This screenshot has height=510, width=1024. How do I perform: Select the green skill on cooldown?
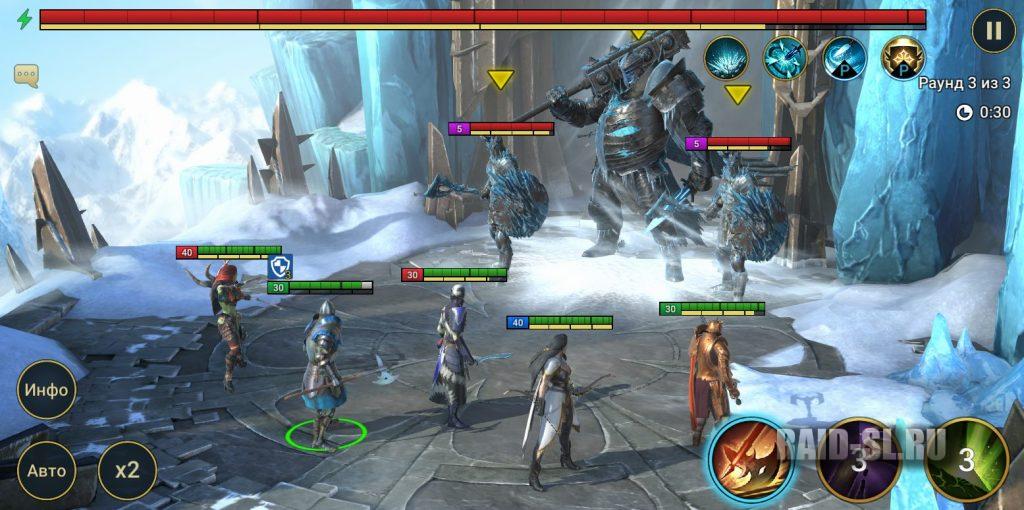tap(965, 459)
